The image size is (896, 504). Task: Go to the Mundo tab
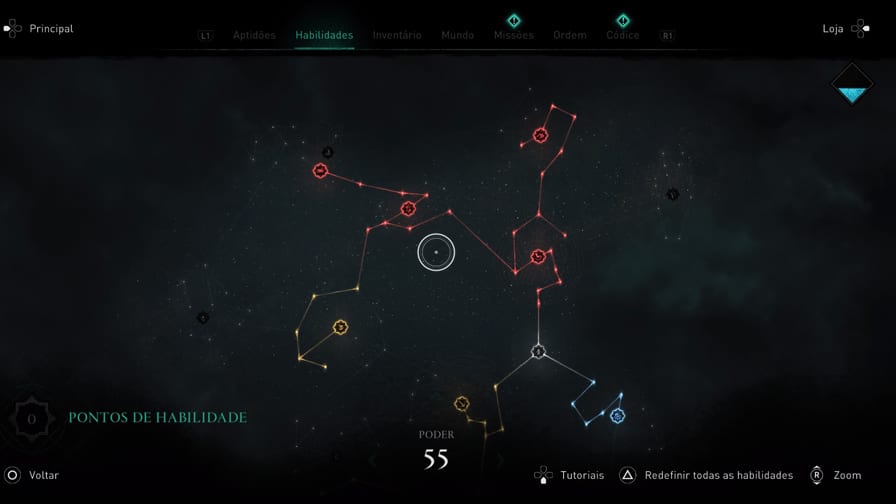pos(458,35)
